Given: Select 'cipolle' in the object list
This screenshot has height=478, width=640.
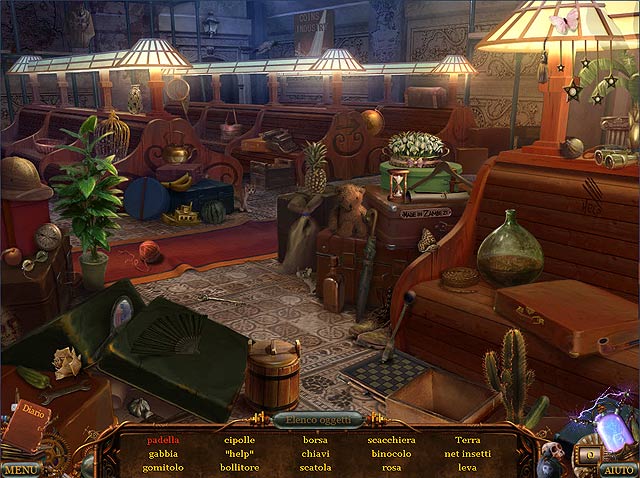Looking at the screenshot, I should tap(240, 439).
